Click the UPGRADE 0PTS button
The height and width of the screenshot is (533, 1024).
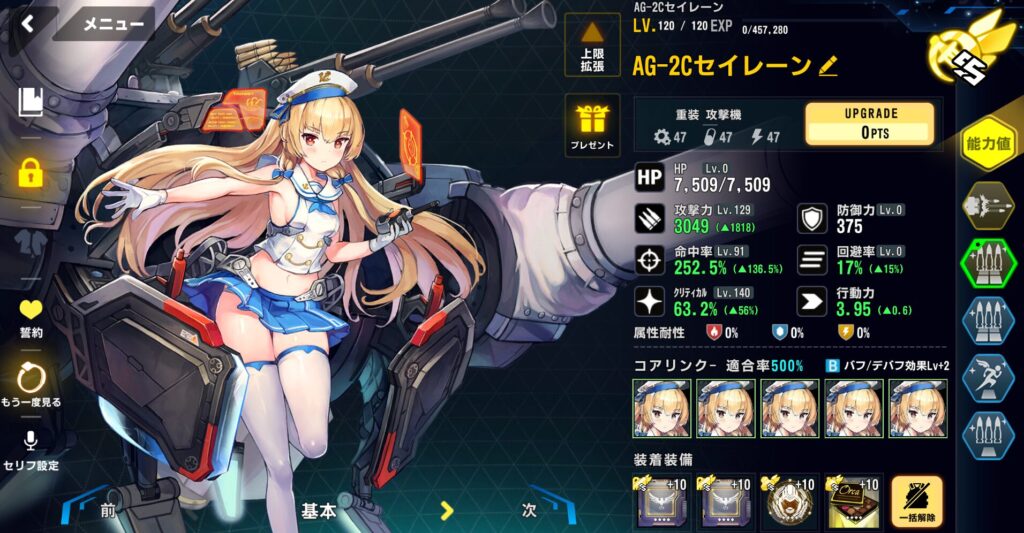[x=870, y=123]
